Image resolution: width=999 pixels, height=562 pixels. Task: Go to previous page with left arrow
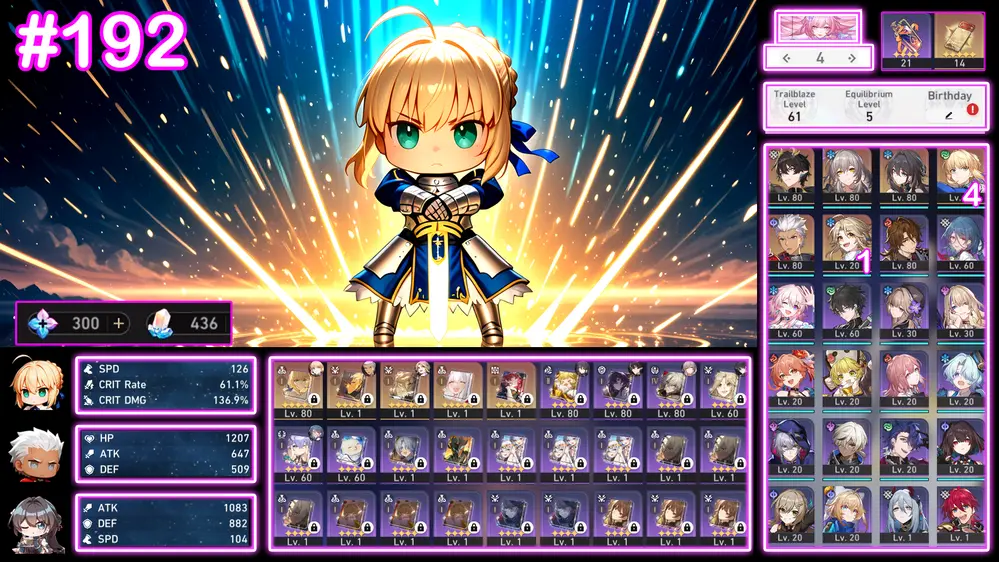click(x=787, y=58)
